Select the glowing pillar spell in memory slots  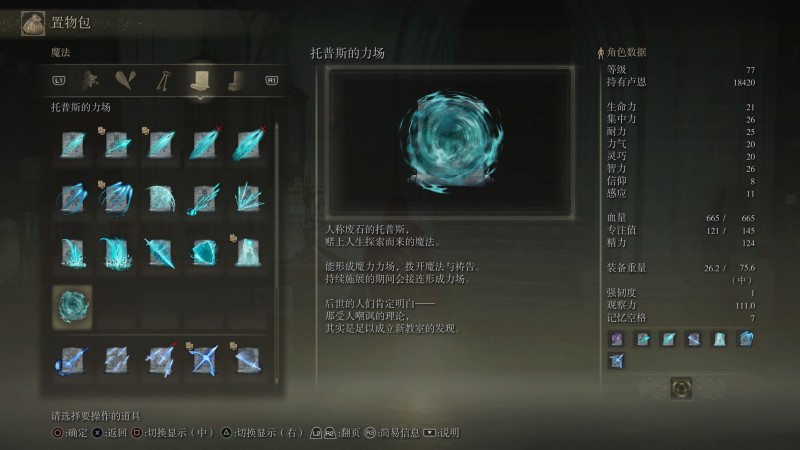click(720, 339)
